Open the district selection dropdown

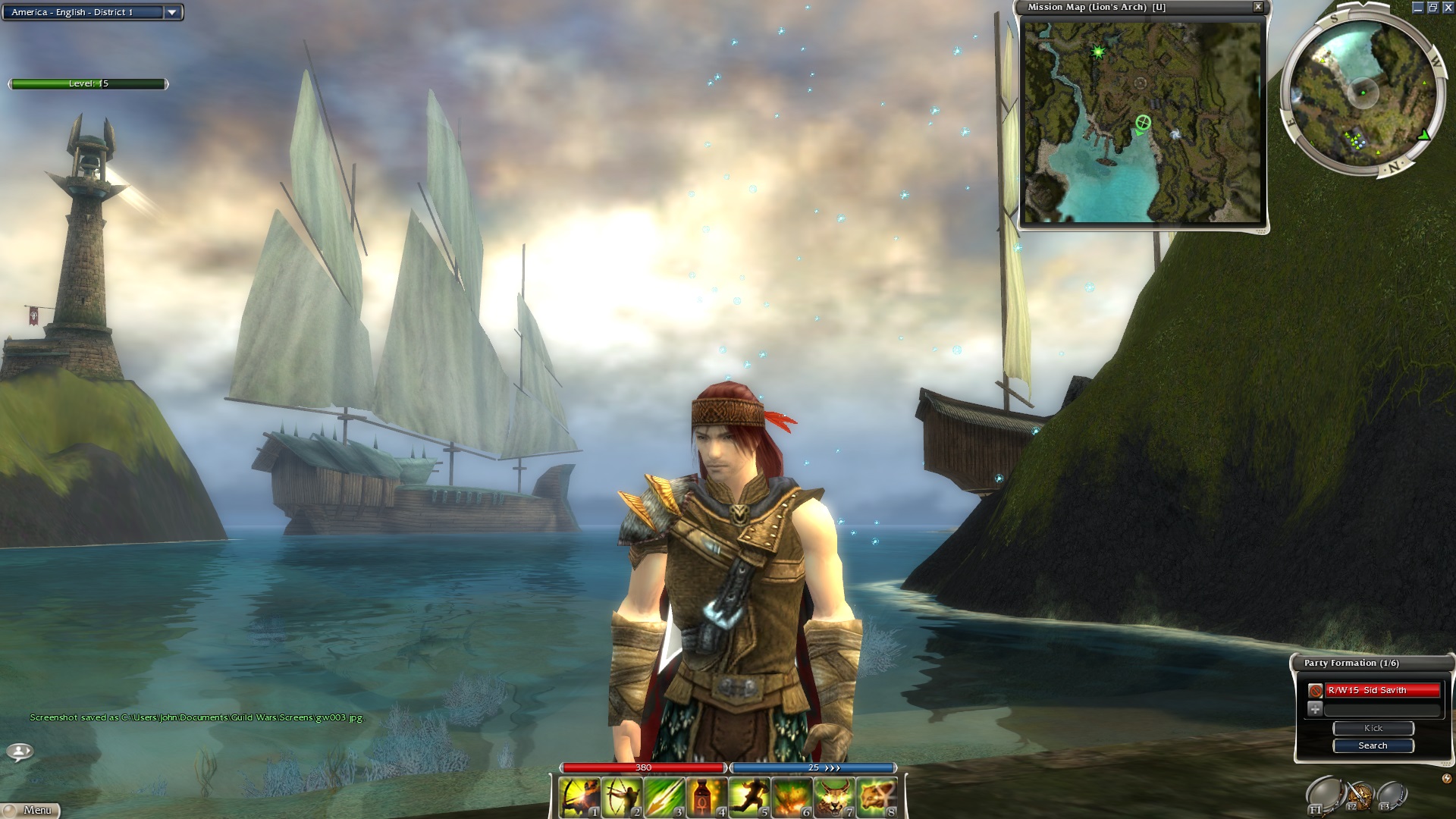click(x=172, y=12)
